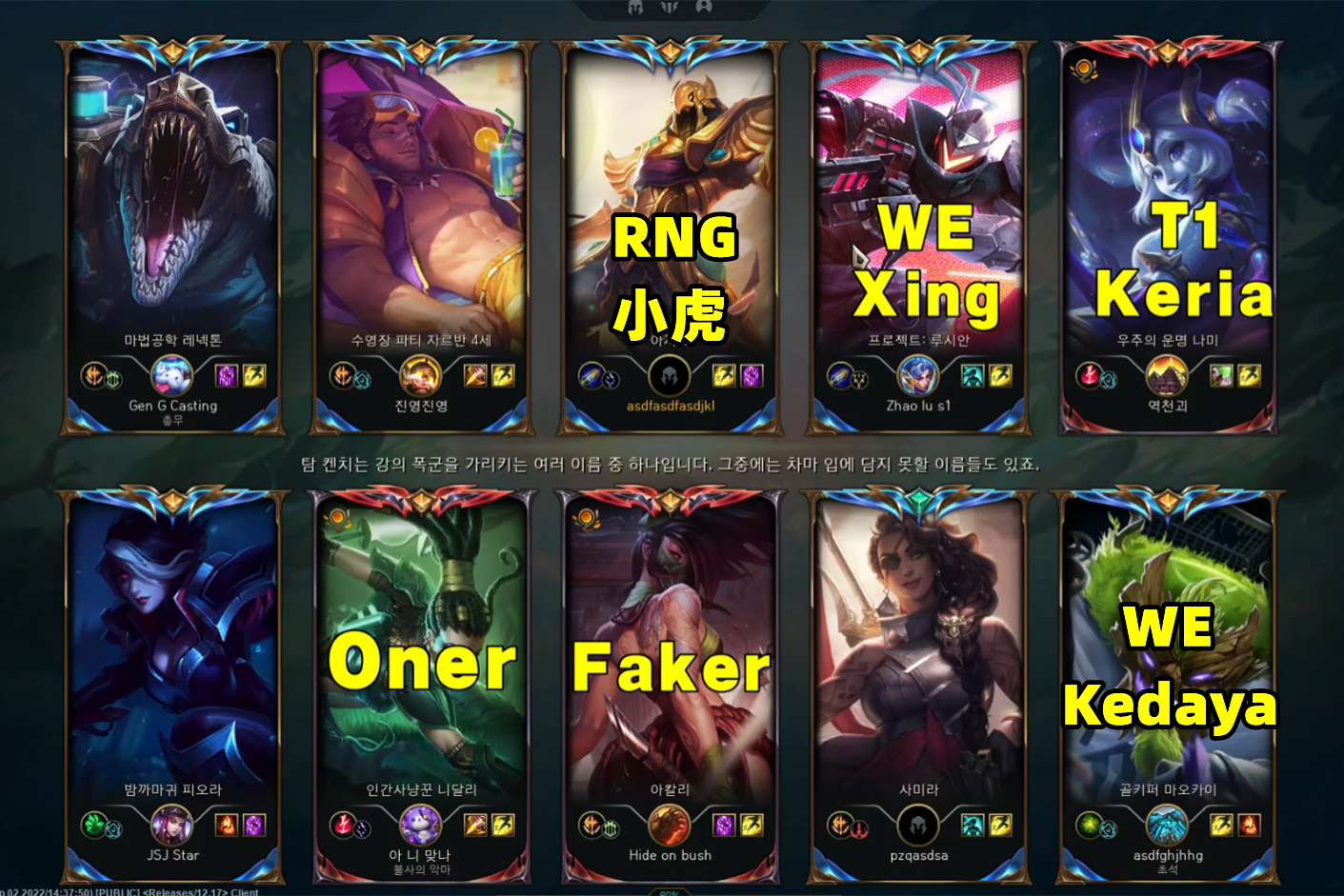Click the summoner name Hide on bush
1344x896 pixels.
click(x=670, y=855)
